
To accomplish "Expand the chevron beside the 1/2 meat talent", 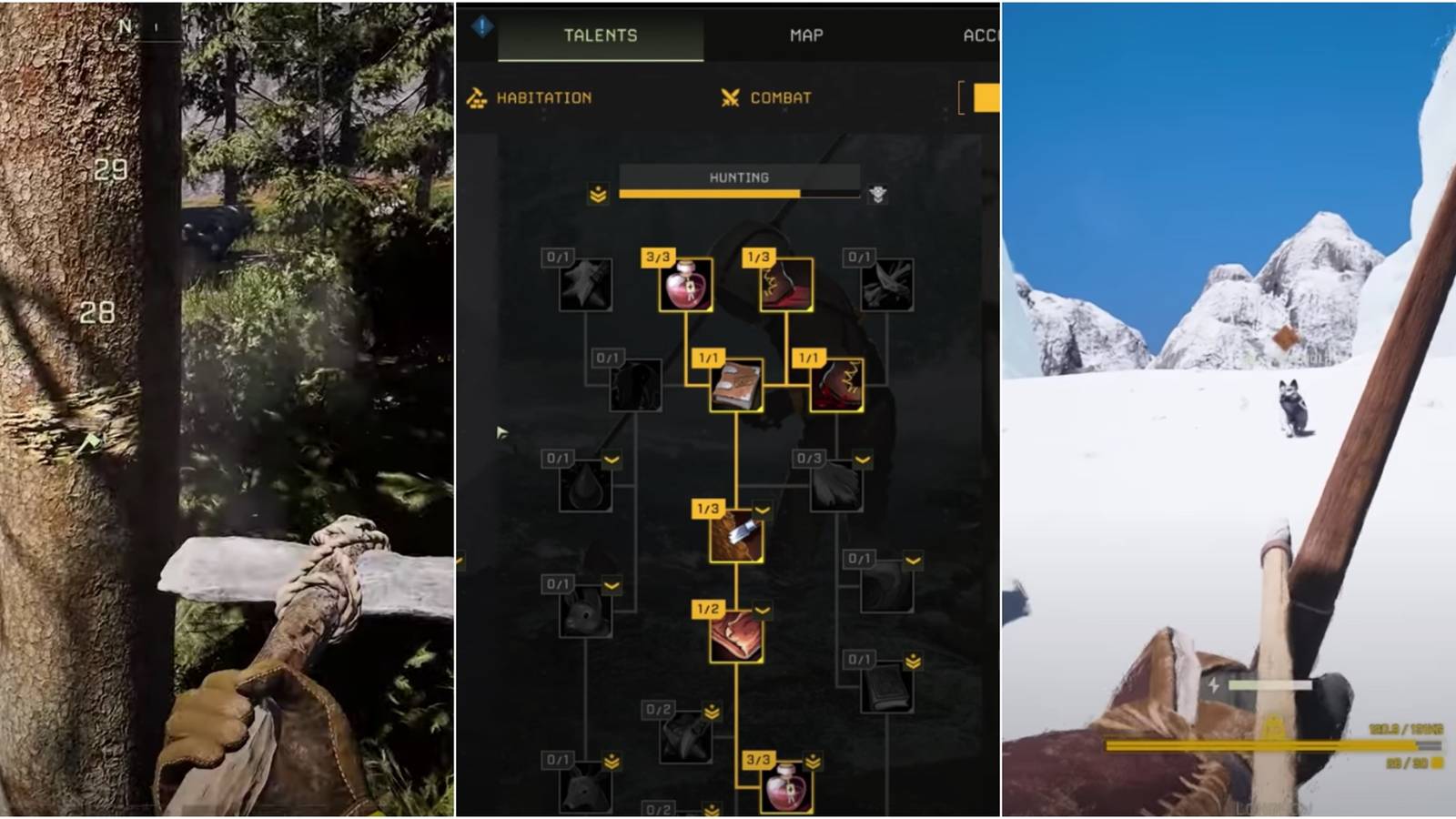I will (x=762, y=610).
